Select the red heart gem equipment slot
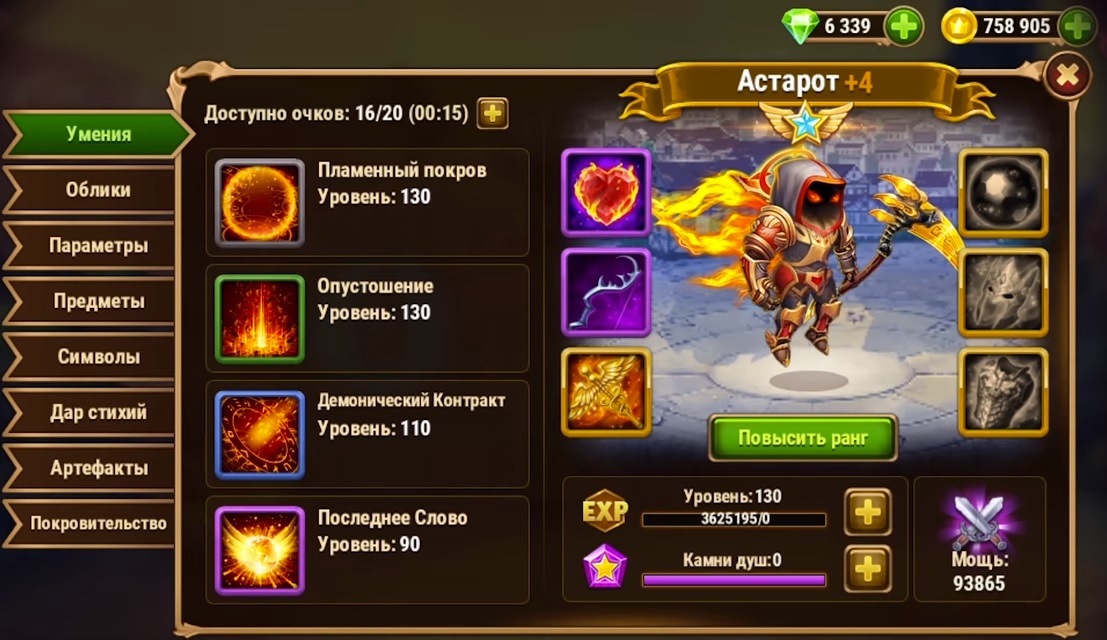Image resolution: width=1107 pixels, height=640 pixels. point(606,192)
